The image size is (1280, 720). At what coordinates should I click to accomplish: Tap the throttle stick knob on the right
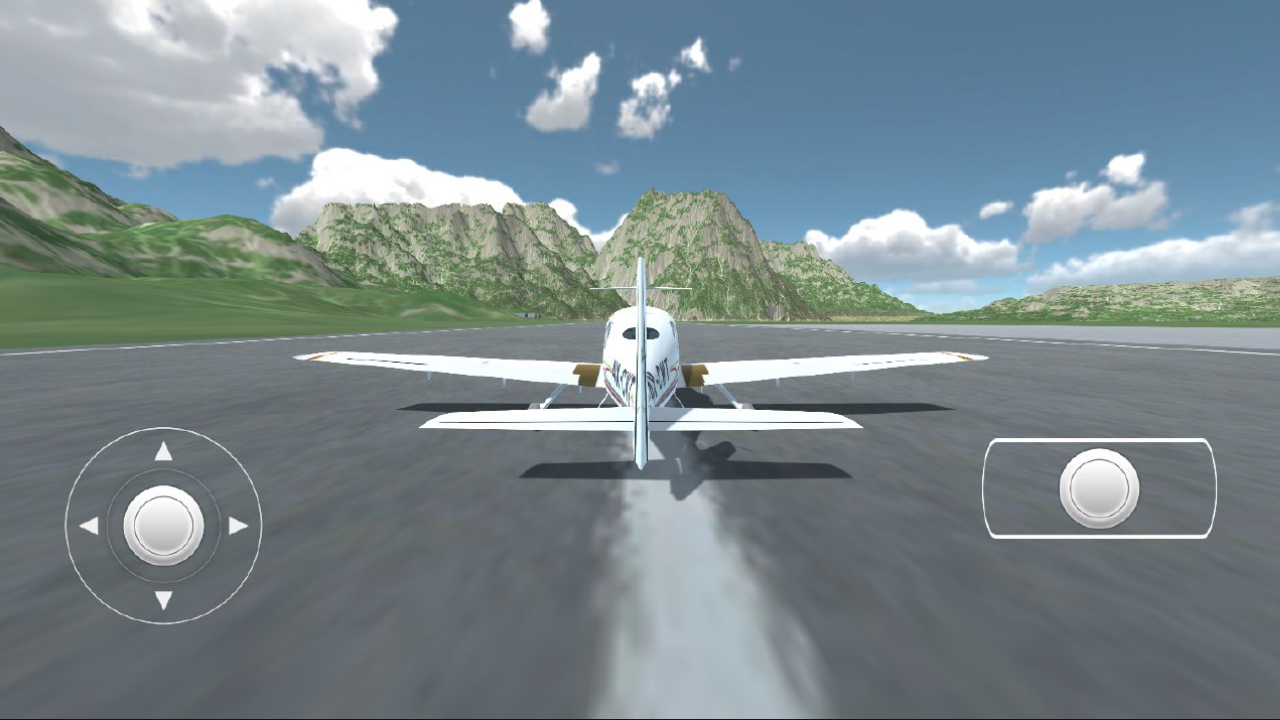coord(1098,487)
